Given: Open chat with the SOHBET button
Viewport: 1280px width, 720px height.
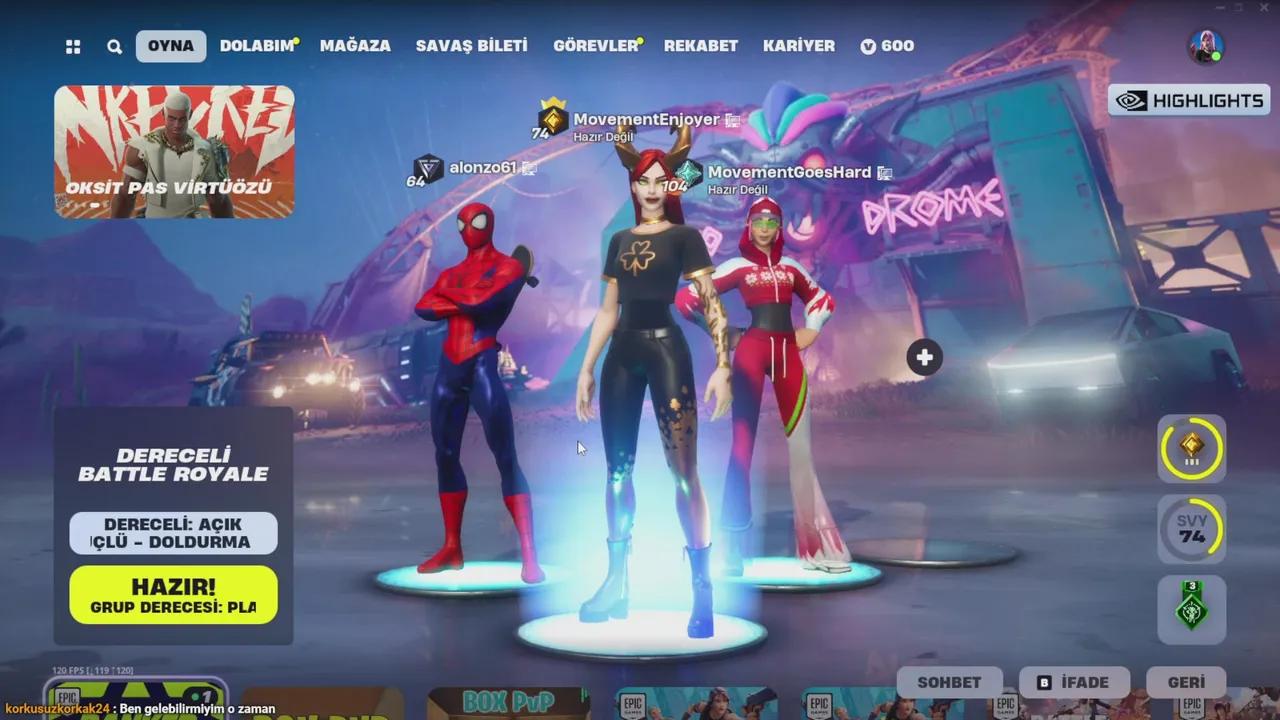Looking at the screenshot, I should click(949, 682).
